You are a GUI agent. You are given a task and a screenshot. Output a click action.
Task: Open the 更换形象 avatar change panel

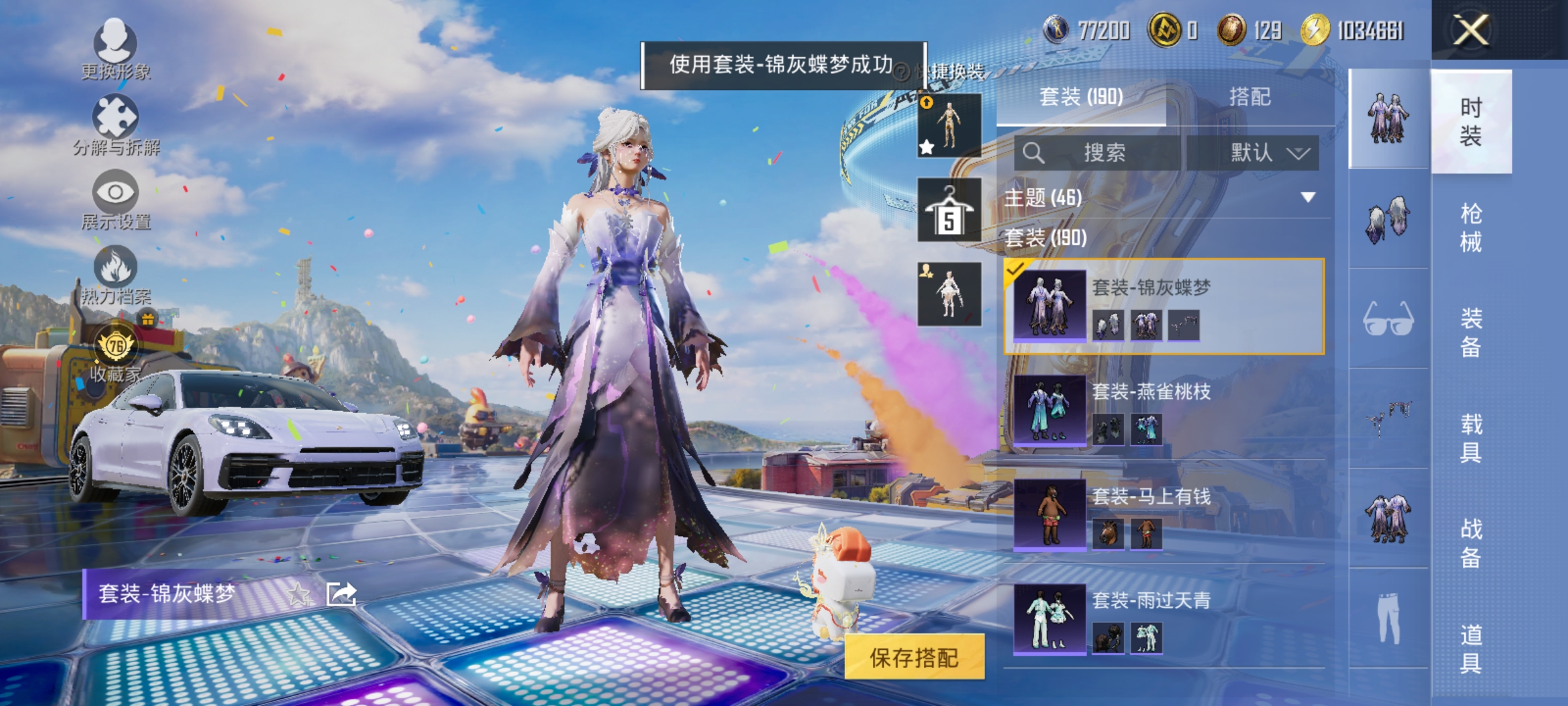tap(116, 46)
